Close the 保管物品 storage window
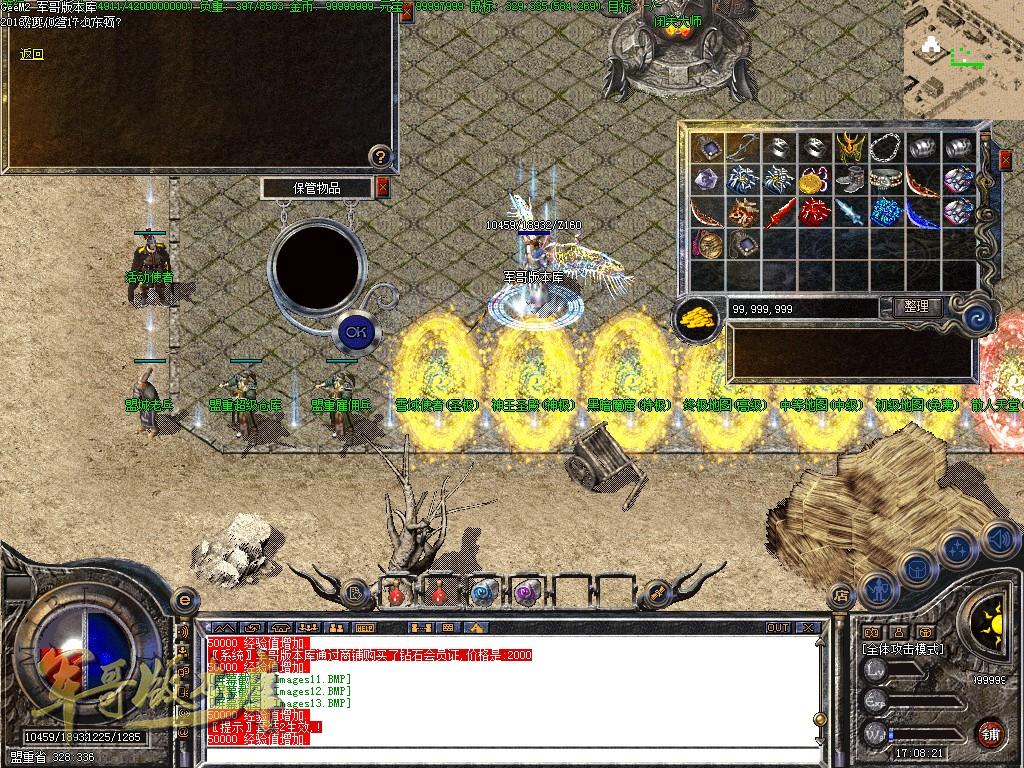The image size is (1024, 768). click(x=382, y=187)
